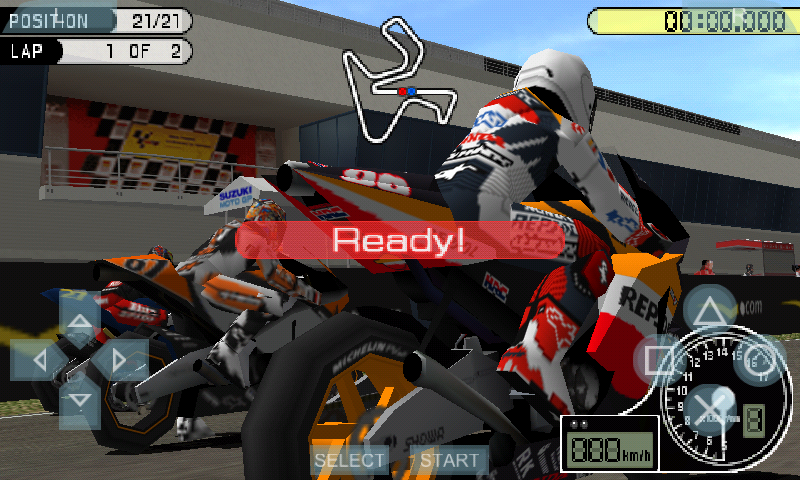The height and width of the screenshot is (480, 800).
Task: Tap the on-screen SELECT button
Action: coord(349,460)
